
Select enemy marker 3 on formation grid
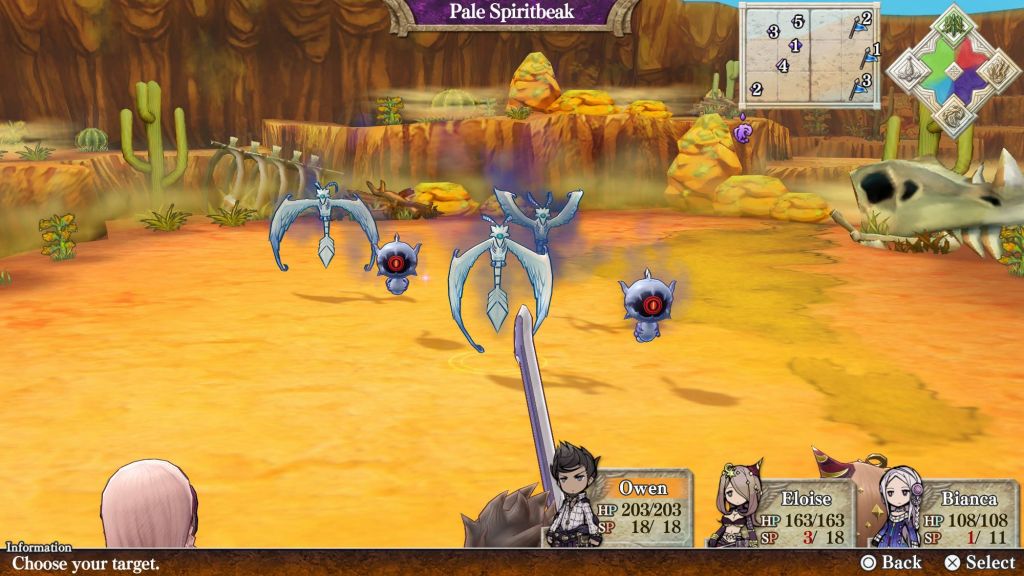(x=773, y=32)
